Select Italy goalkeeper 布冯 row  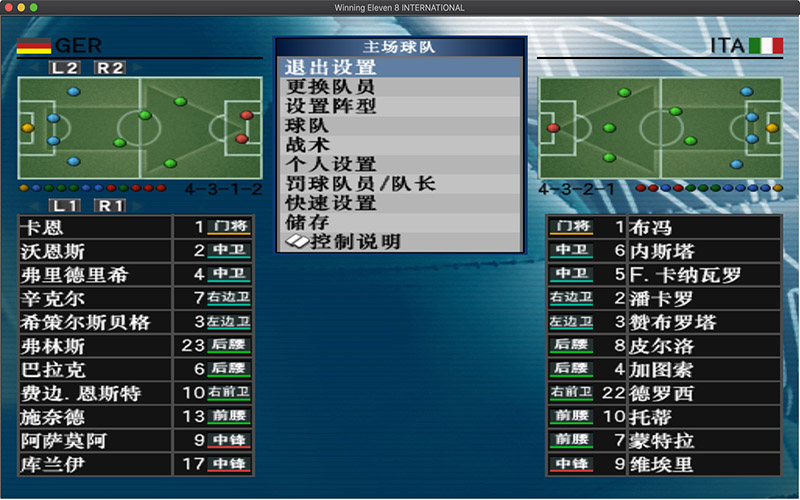tap(663, 228)
